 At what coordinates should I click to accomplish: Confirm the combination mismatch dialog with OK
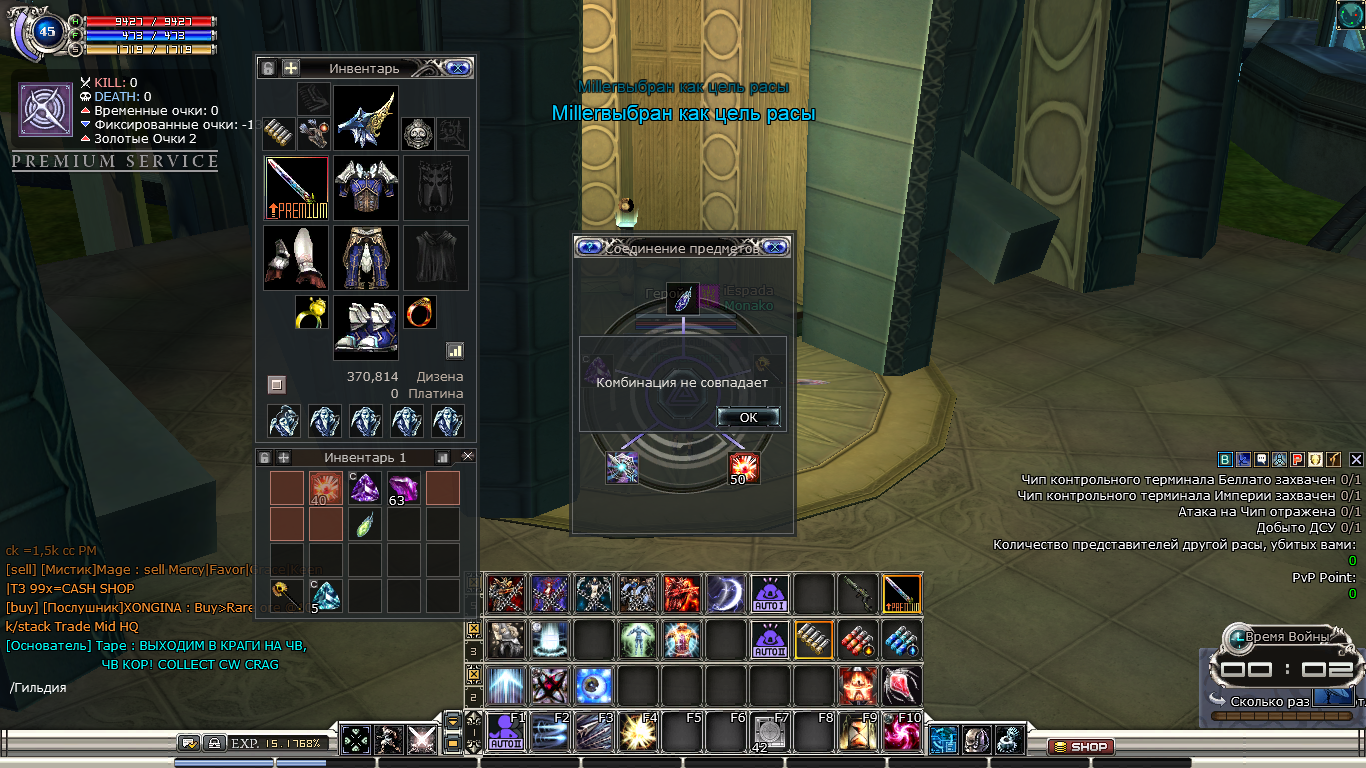pos(748,417)
